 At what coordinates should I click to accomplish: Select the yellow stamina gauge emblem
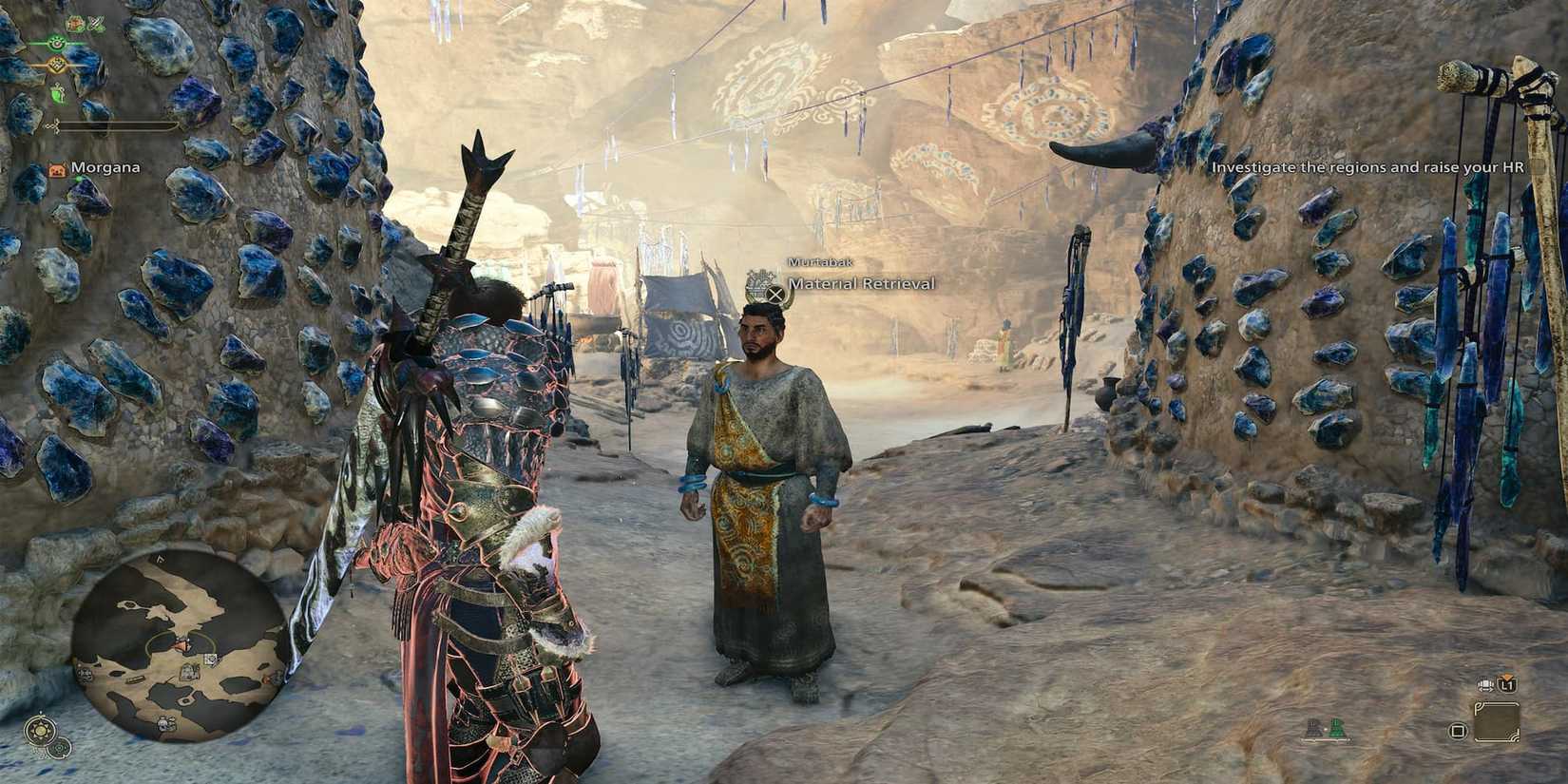coord(56,65)
